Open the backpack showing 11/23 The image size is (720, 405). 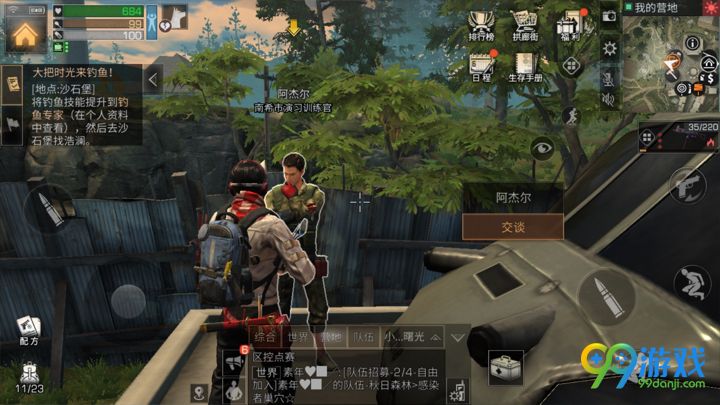click(x=28, y=376)
